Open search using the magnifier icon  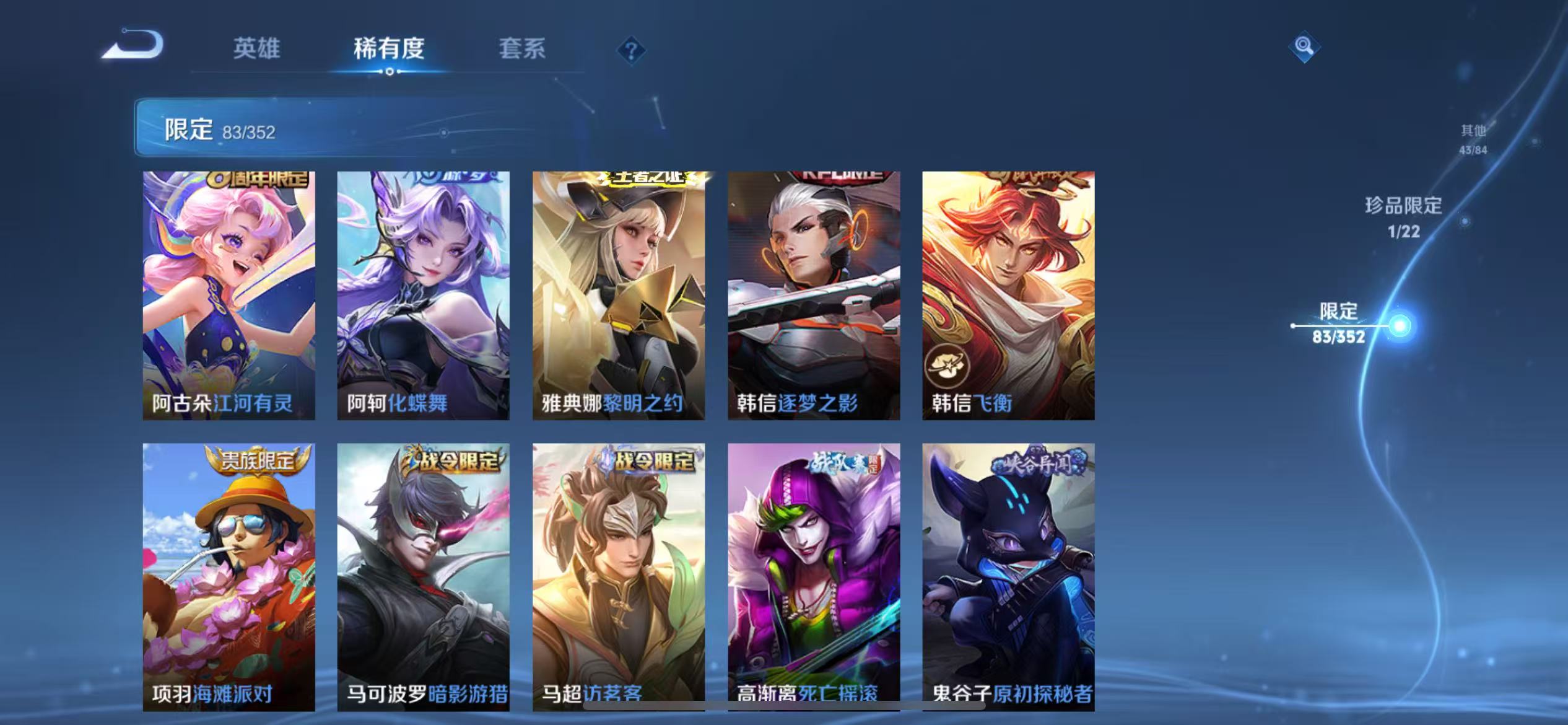point(1304,46)
